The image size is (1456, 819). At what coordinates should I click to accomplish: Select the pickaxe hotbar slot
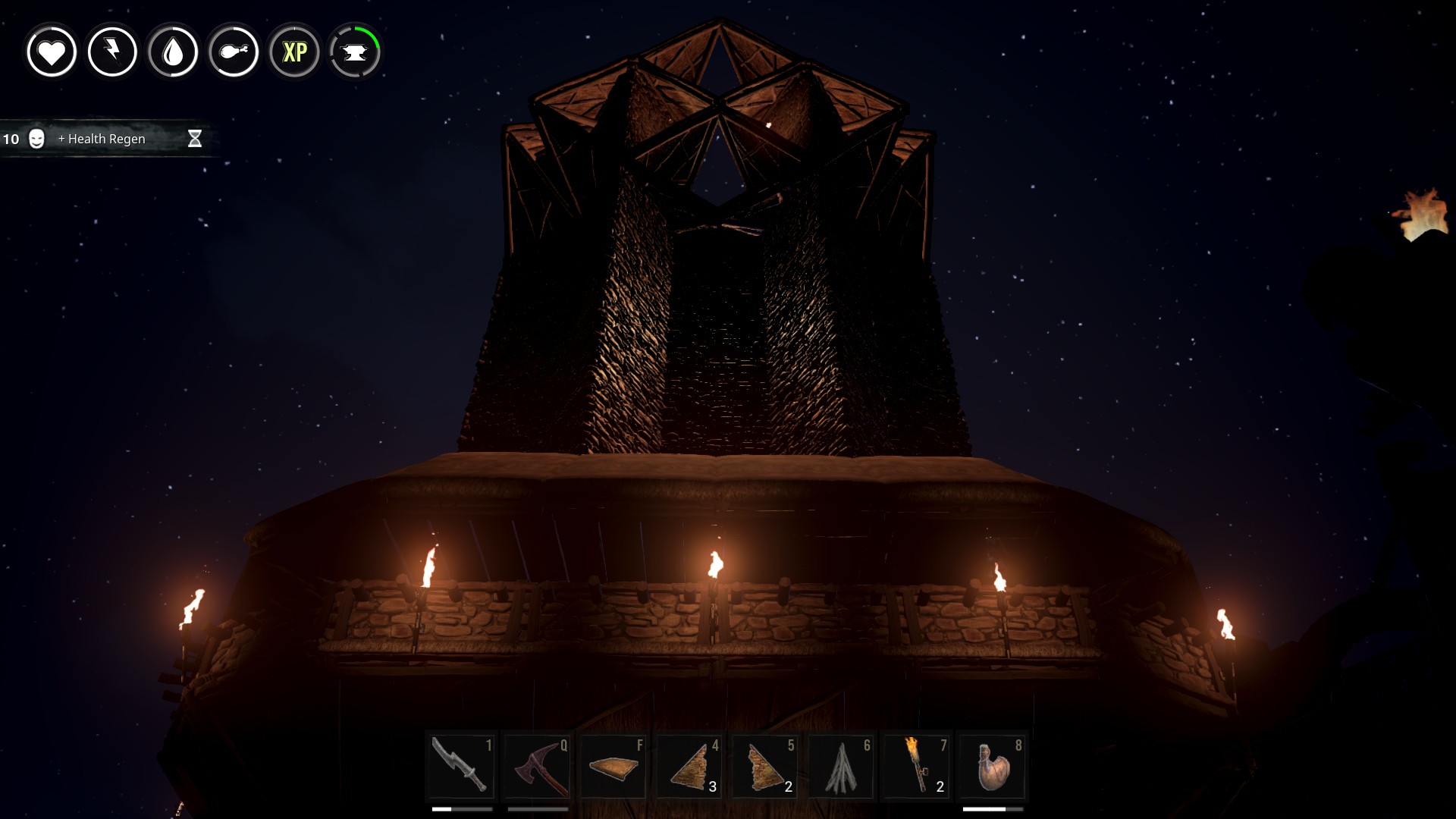[538, 766]
